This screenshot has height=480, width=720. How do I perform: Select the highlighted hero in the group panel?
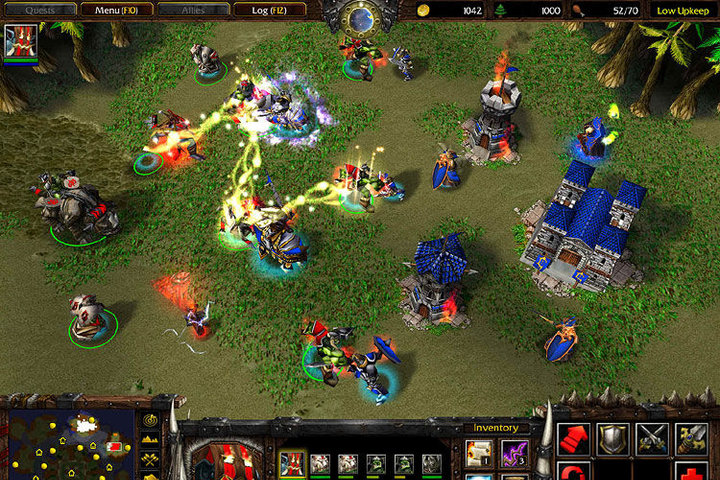tap(293, 464)
